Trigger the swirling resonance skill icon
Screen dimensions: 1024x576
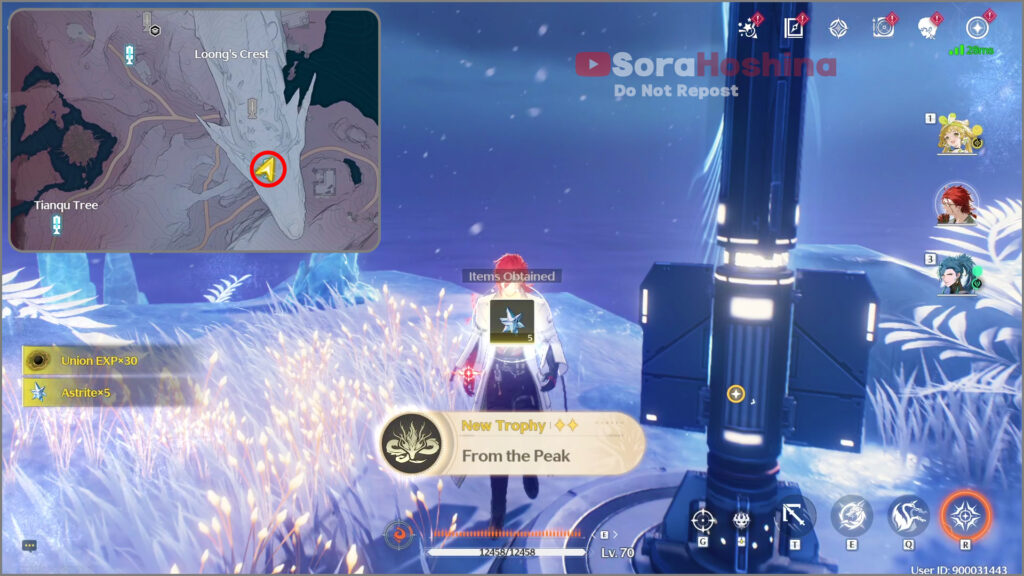[851, 516]
